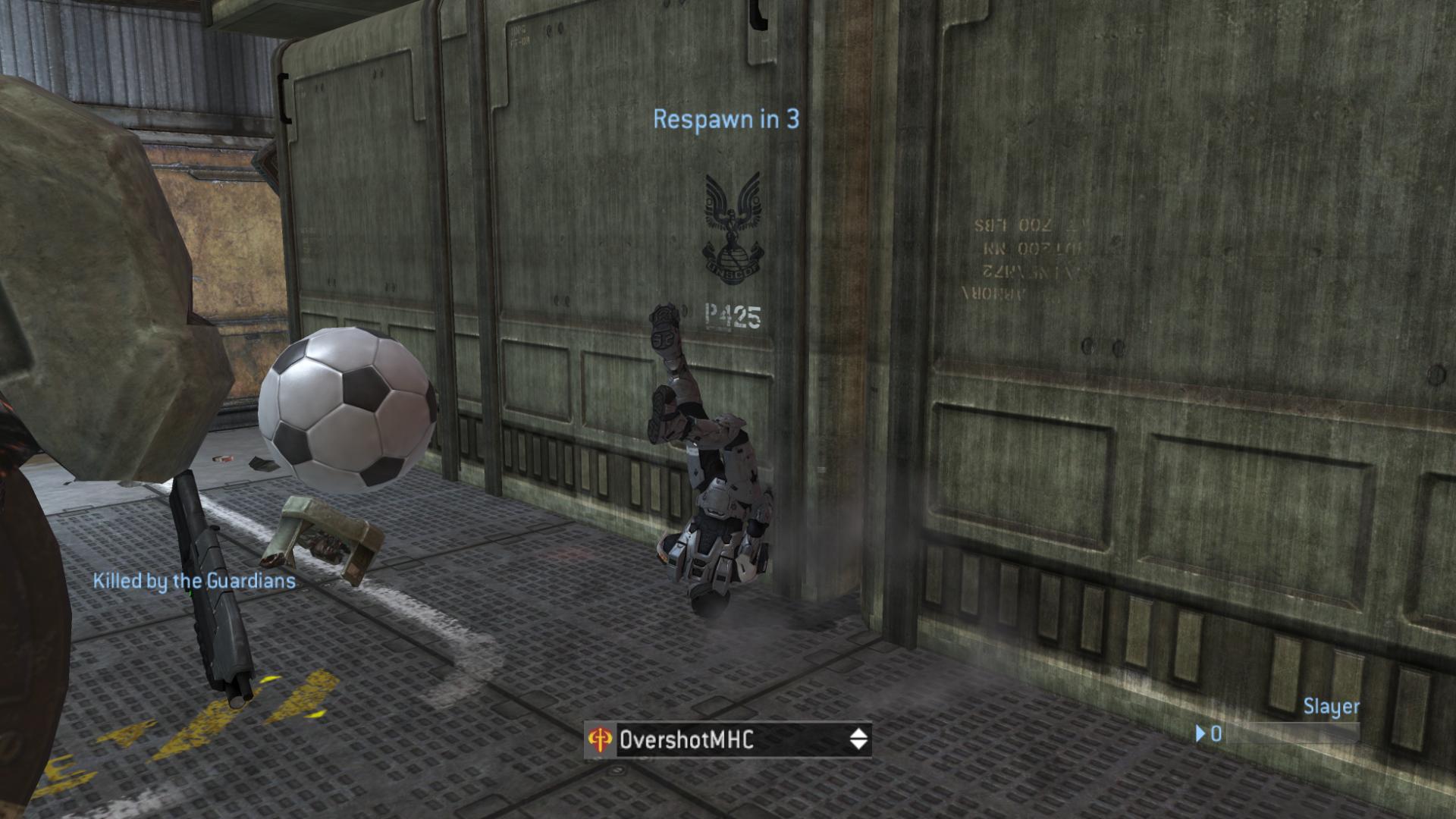Select the emblem icon beside OvershotMHC

[x=601, y=740]
